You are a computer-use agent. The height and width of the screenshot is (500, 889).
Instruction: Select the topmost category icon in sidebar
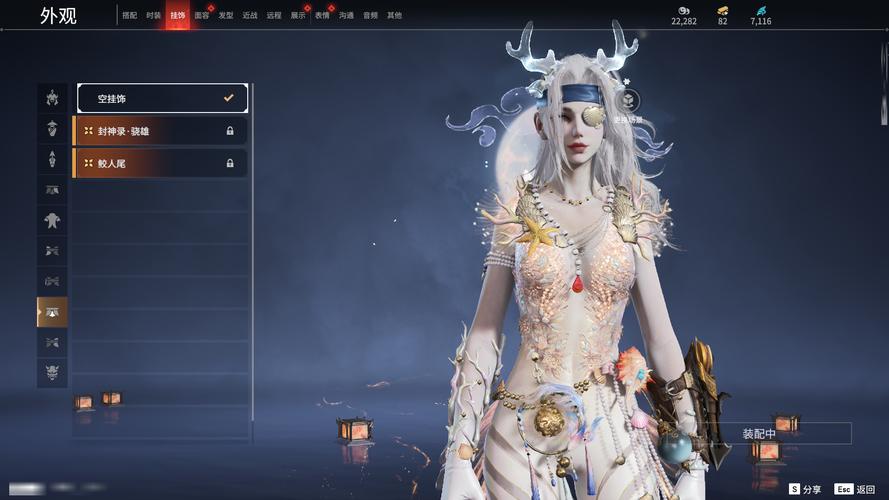[52, 98]
